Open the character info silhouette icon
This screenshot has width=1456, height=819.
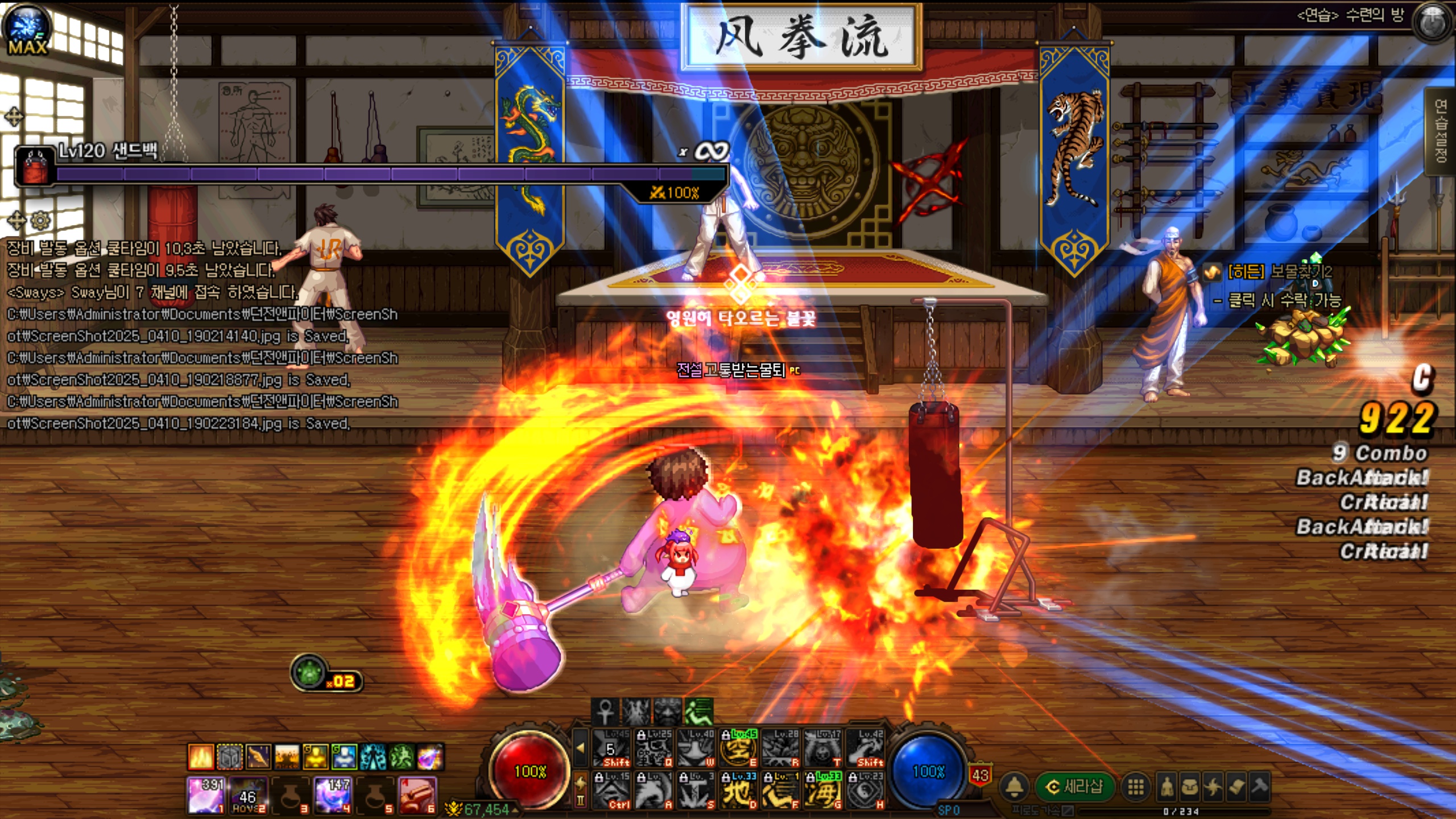[x=1167, y=787]
